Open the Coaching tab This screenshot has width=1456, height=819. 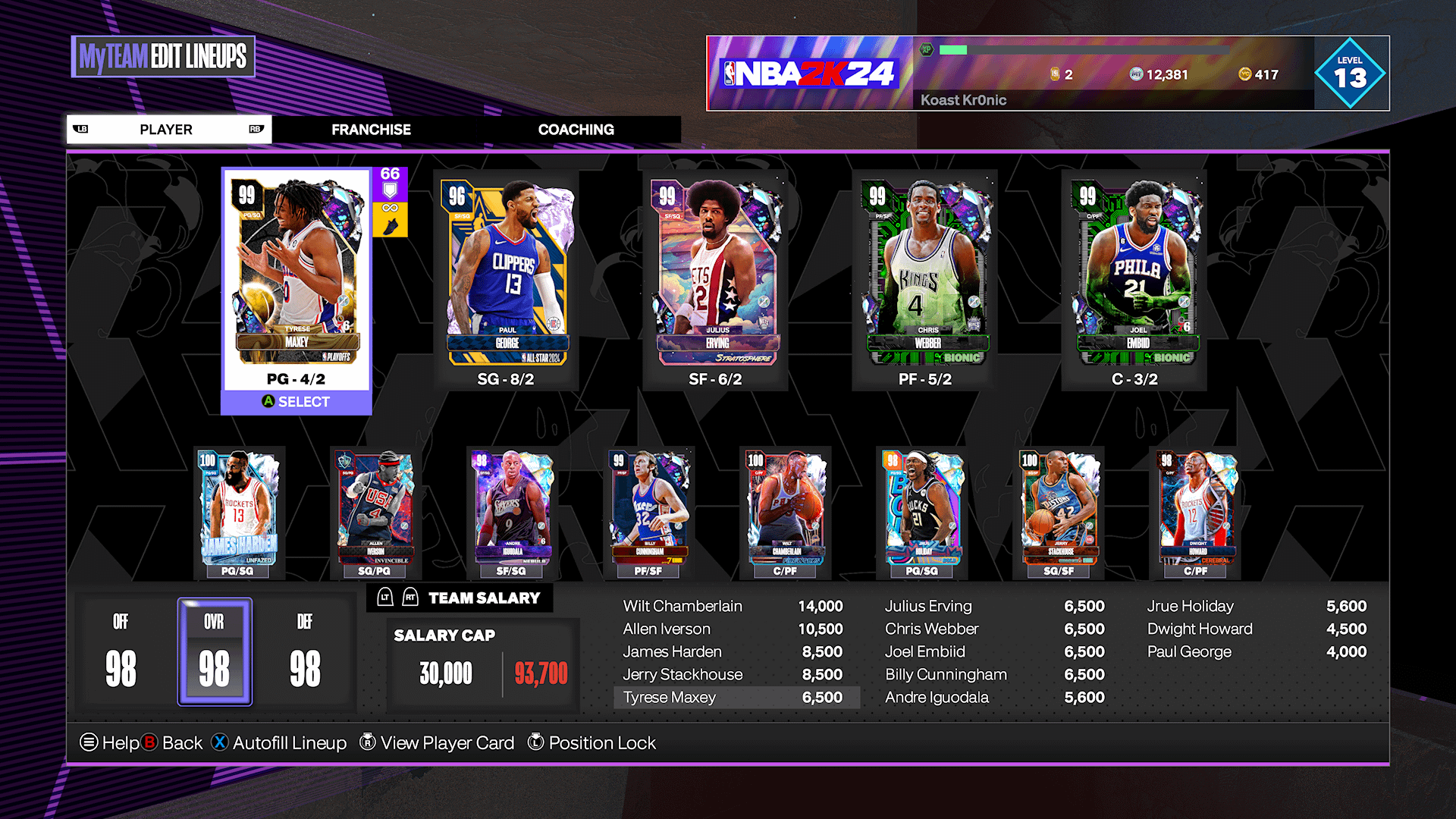[576, 130]
